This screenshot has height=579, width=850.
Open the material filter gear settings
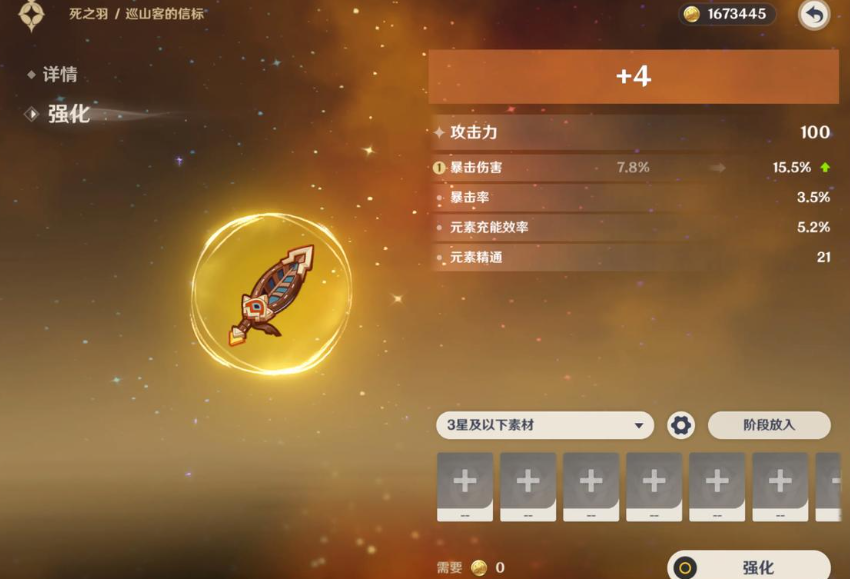tap(681, 425)
